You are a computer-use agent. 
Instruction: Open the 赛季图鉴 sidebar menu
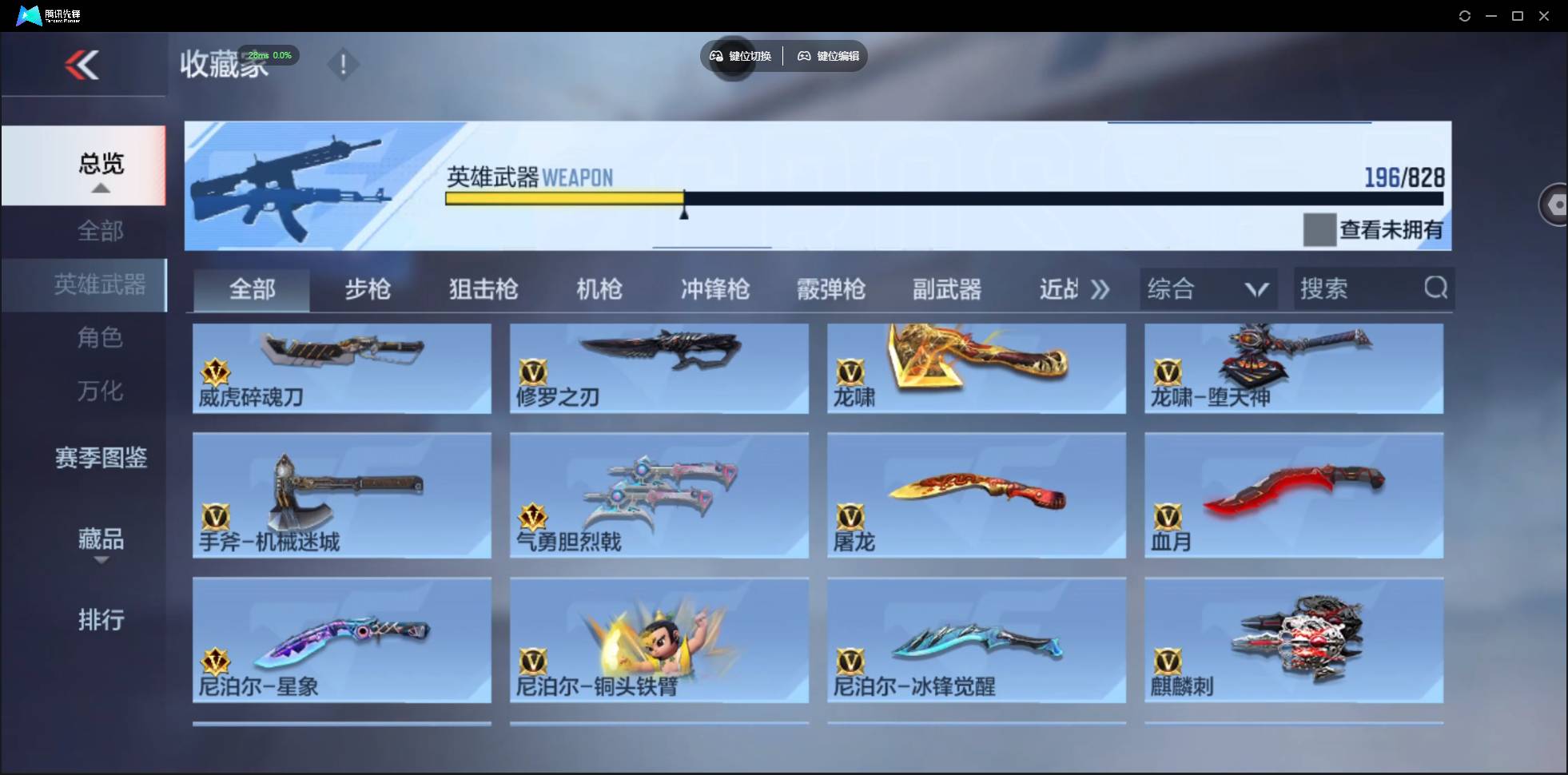point(100,458)
